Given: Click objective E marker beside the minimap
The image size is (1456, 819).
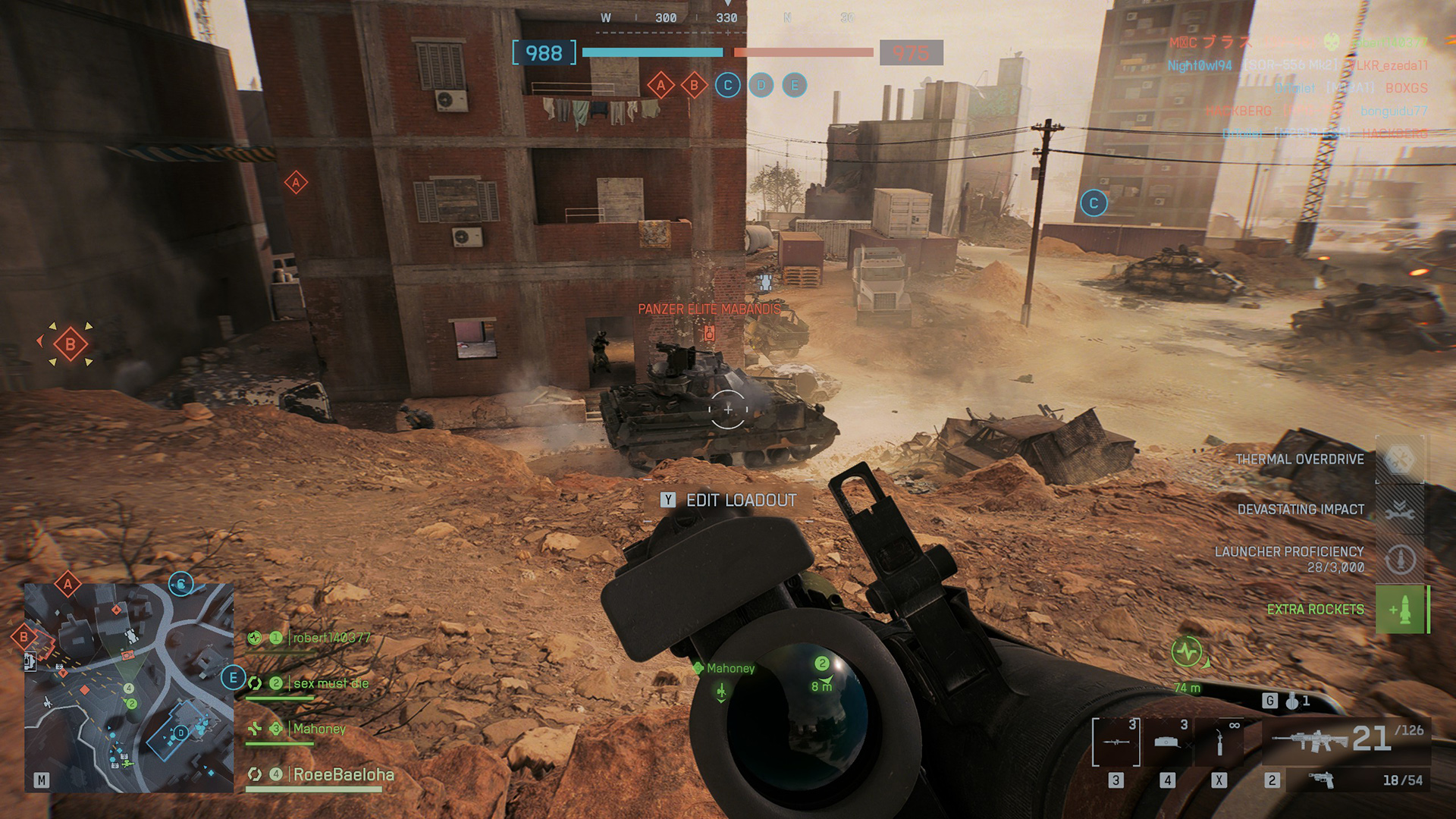Looking at the screenshot, I should [233, 677].
